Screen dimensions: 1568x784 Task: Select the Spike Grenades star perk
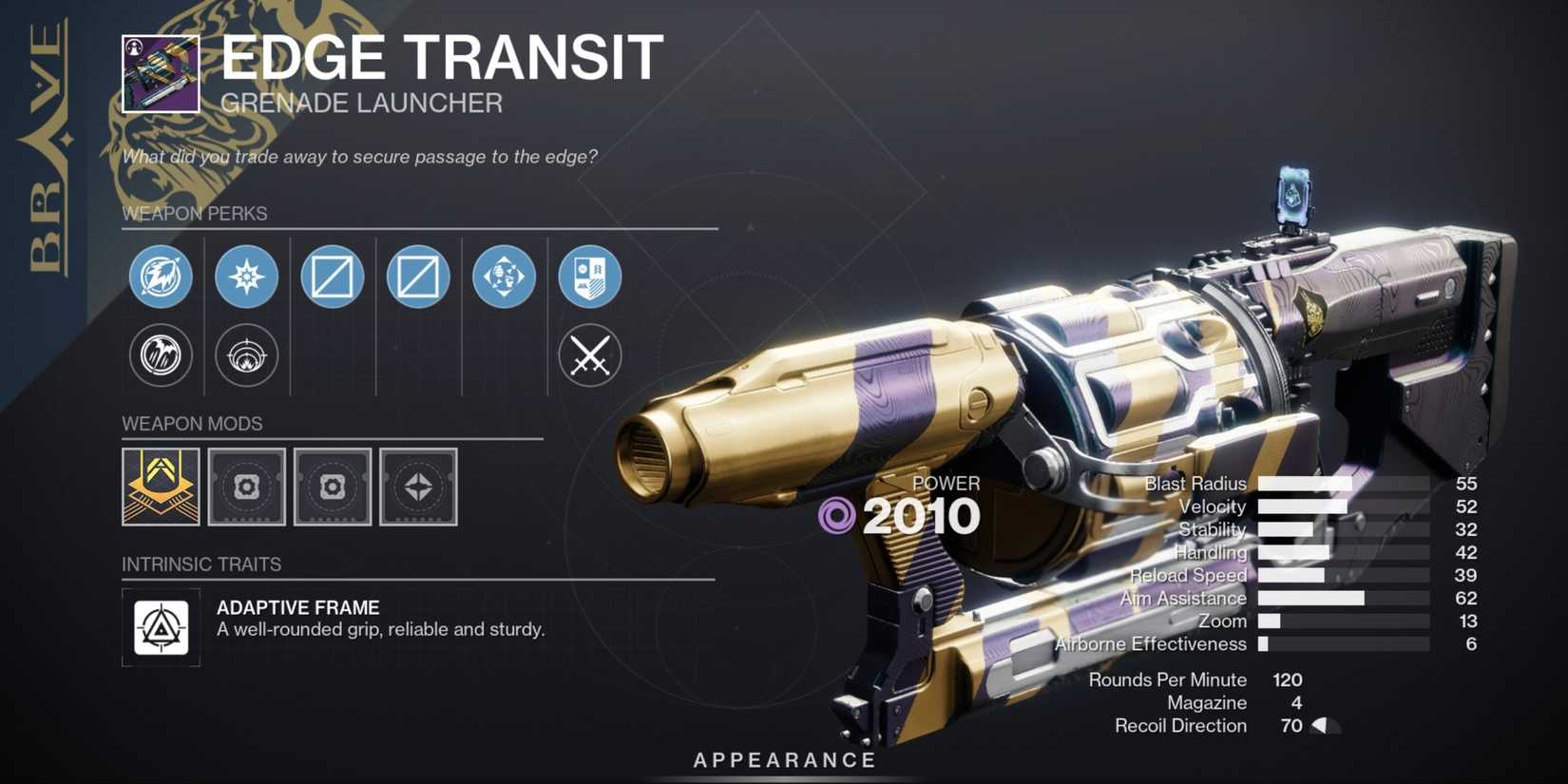(x=246, y=277)
